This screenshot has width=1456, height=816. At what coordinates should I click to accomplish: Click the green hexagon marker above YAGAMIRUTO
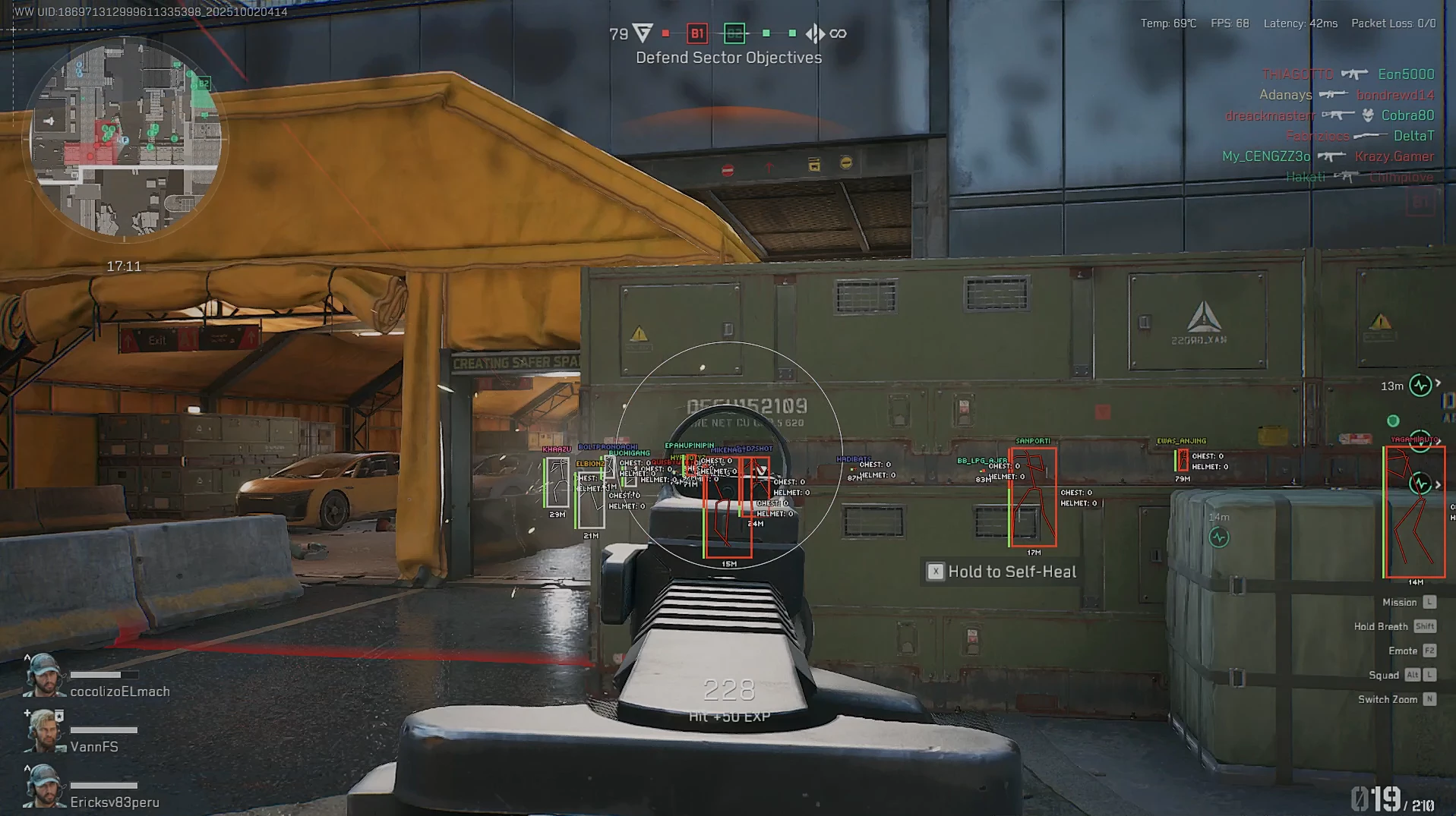[1393, 421]
